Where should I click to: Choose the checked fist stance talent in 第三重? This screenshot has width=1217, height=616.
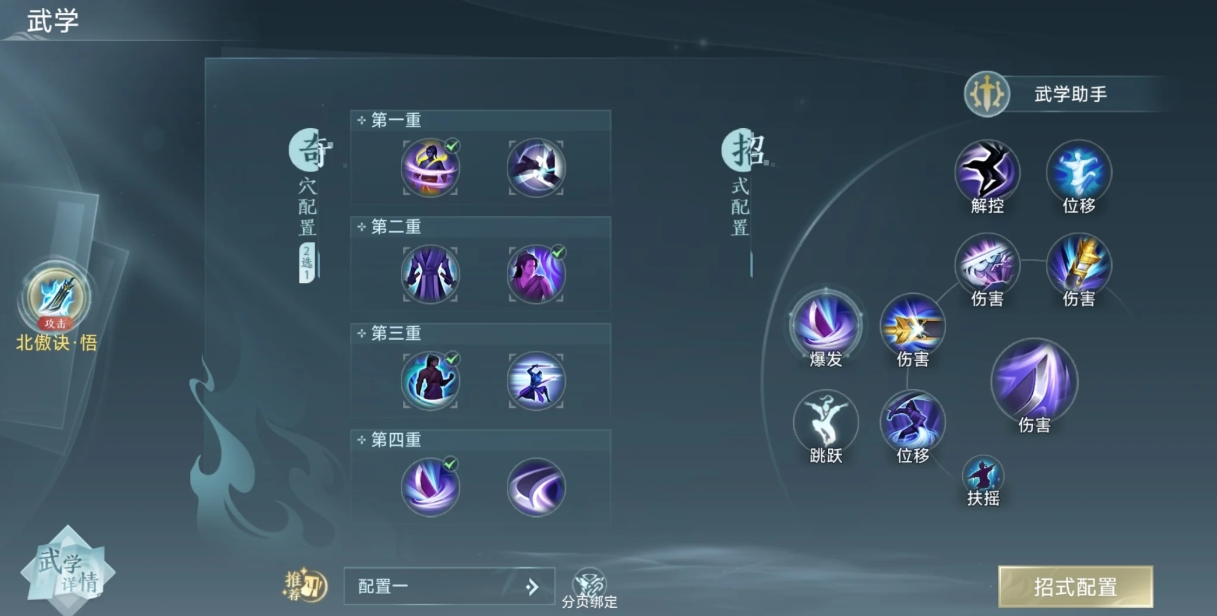[x=430, y=380]
